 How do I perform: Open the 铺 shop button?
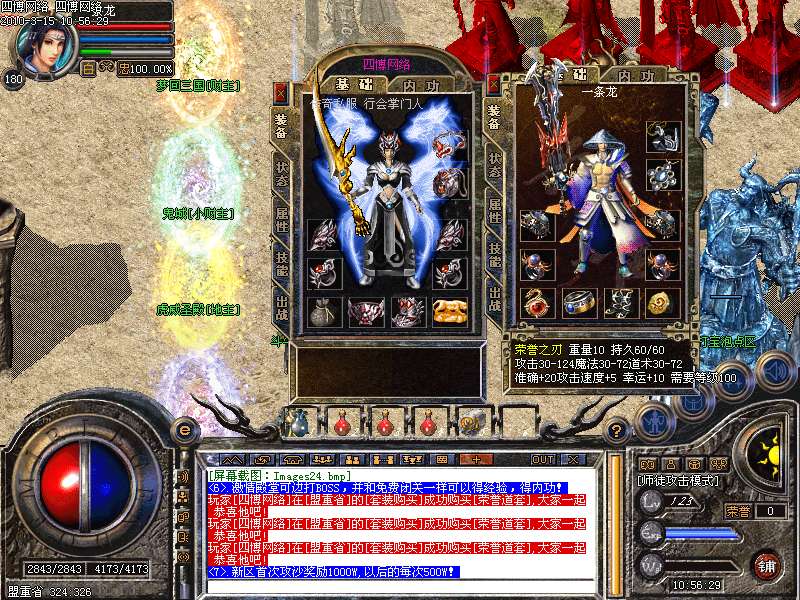767,565
